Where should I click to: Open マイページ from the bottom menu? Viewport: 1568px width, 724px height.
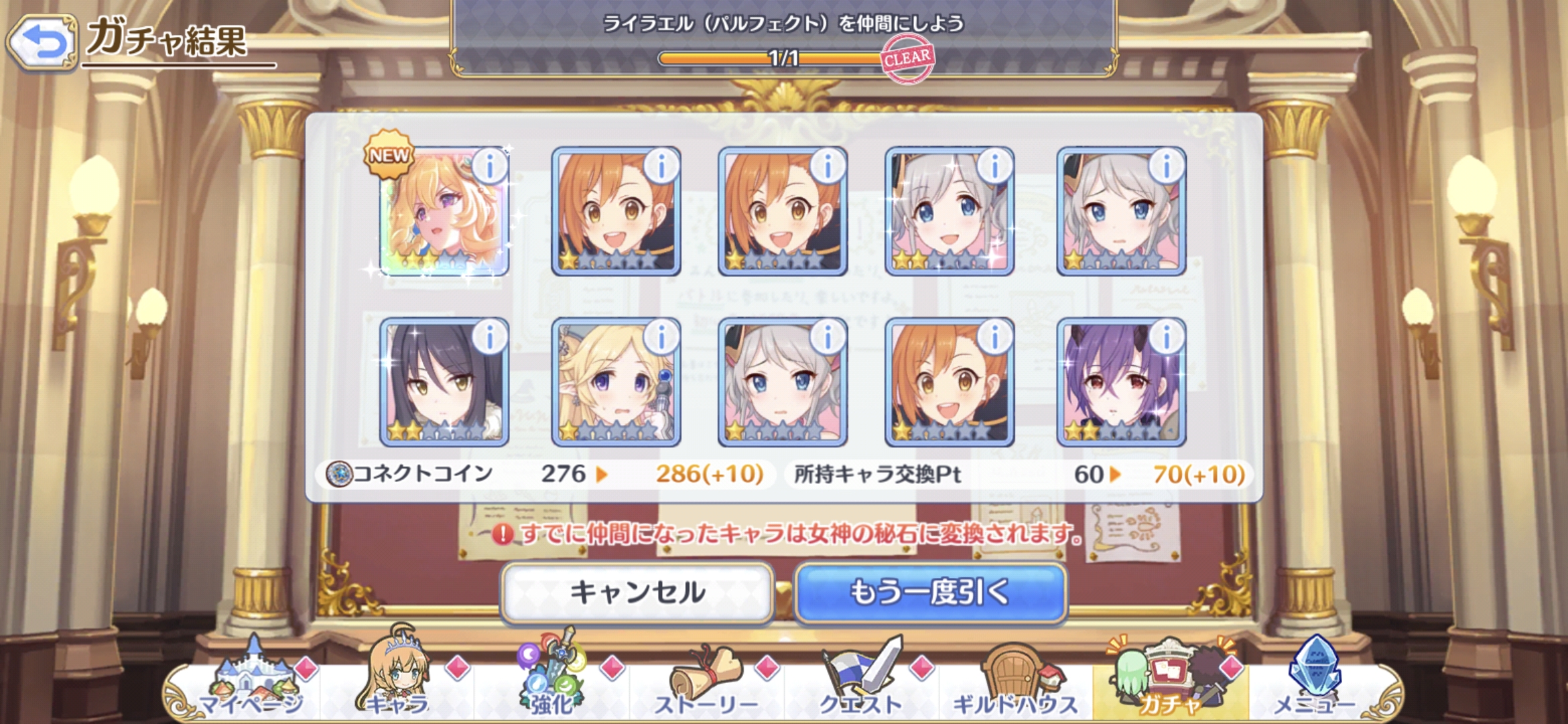coord(252,680)
